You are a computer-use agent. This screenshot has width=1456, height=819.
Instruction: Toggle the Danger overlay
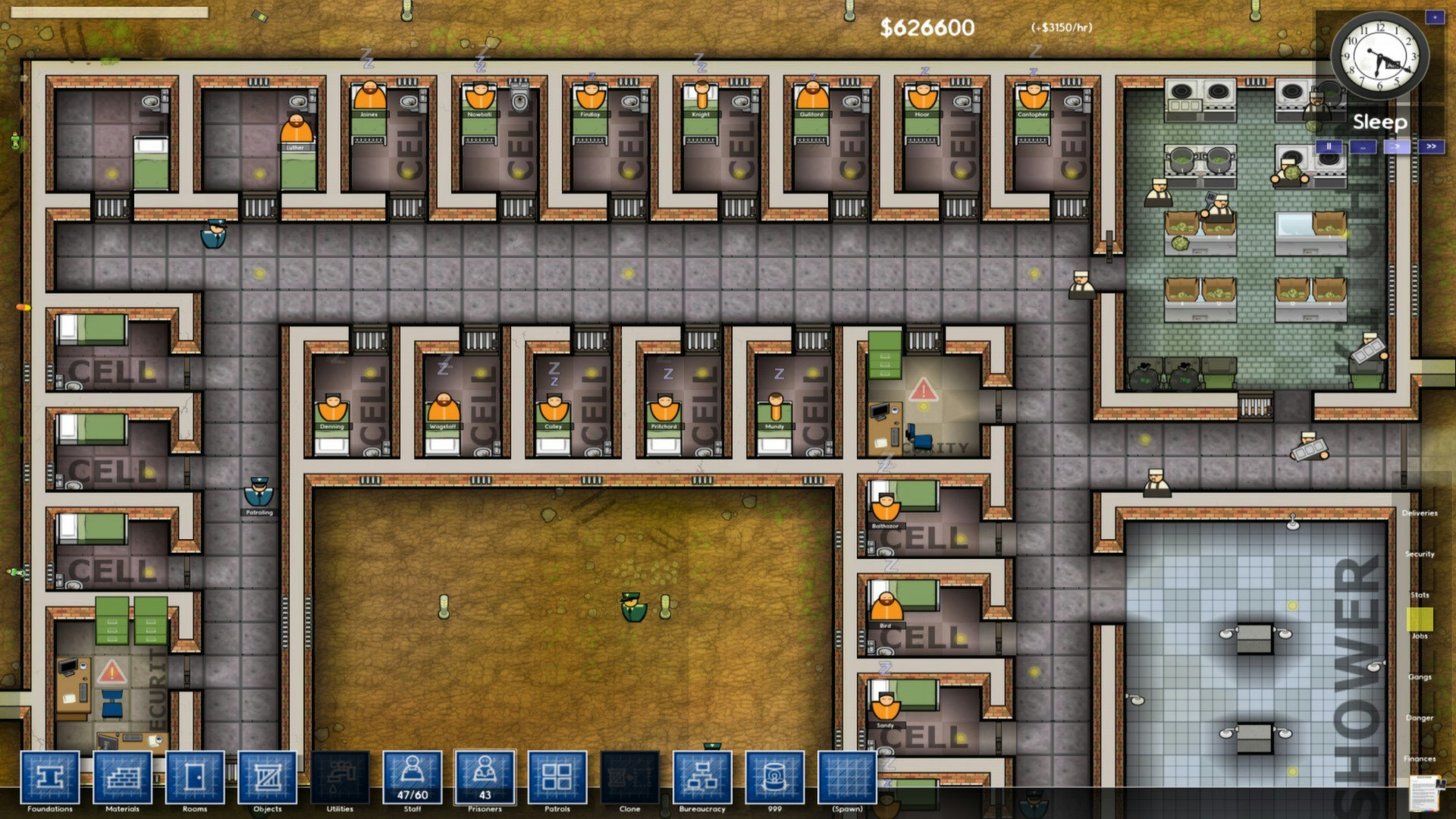pyautogui.click(x=1420, y=717)
